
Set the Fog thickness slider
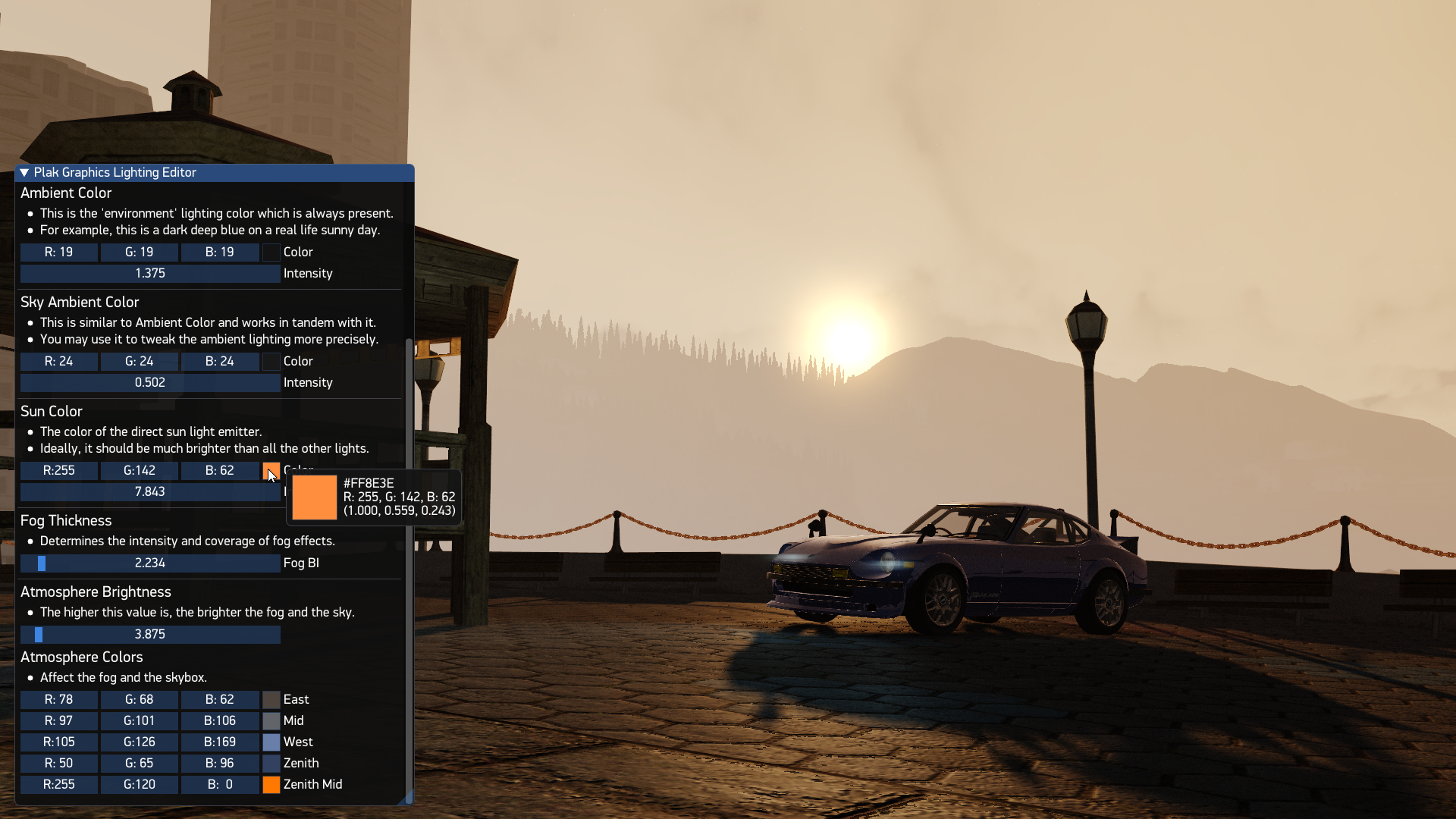click(x=150, y=563)
